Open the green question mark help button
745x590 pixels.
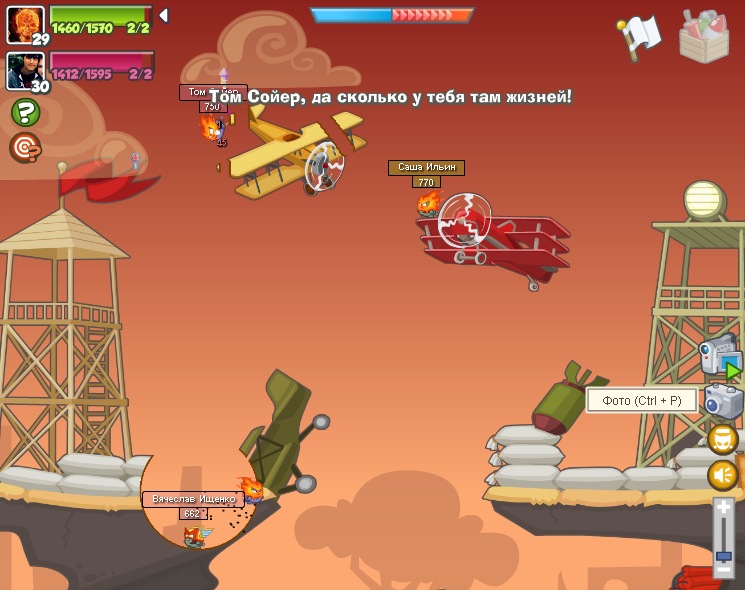click(x=25, y=112)
